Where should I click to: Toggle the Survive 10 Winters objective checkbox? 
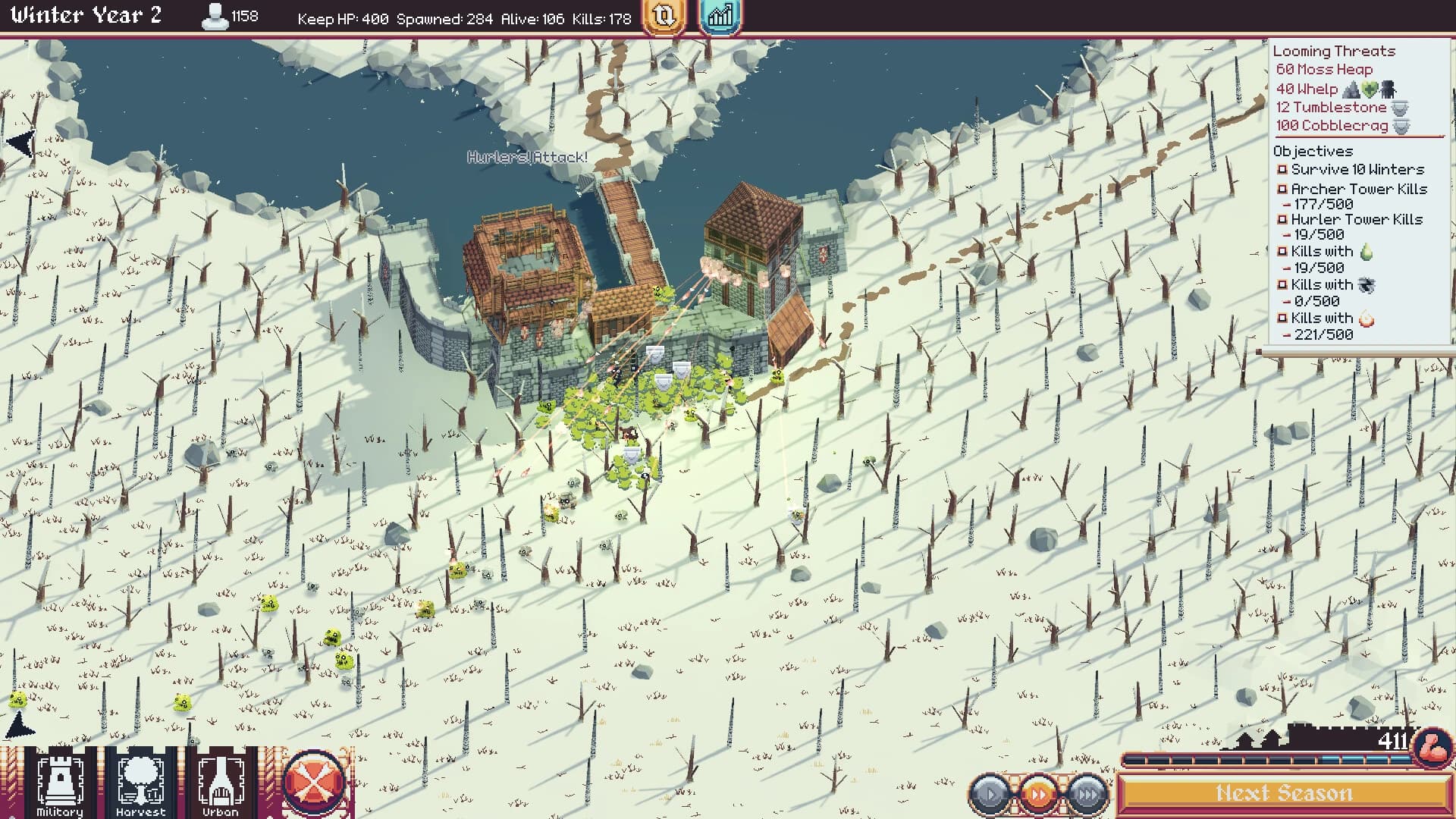[1281, 170]
